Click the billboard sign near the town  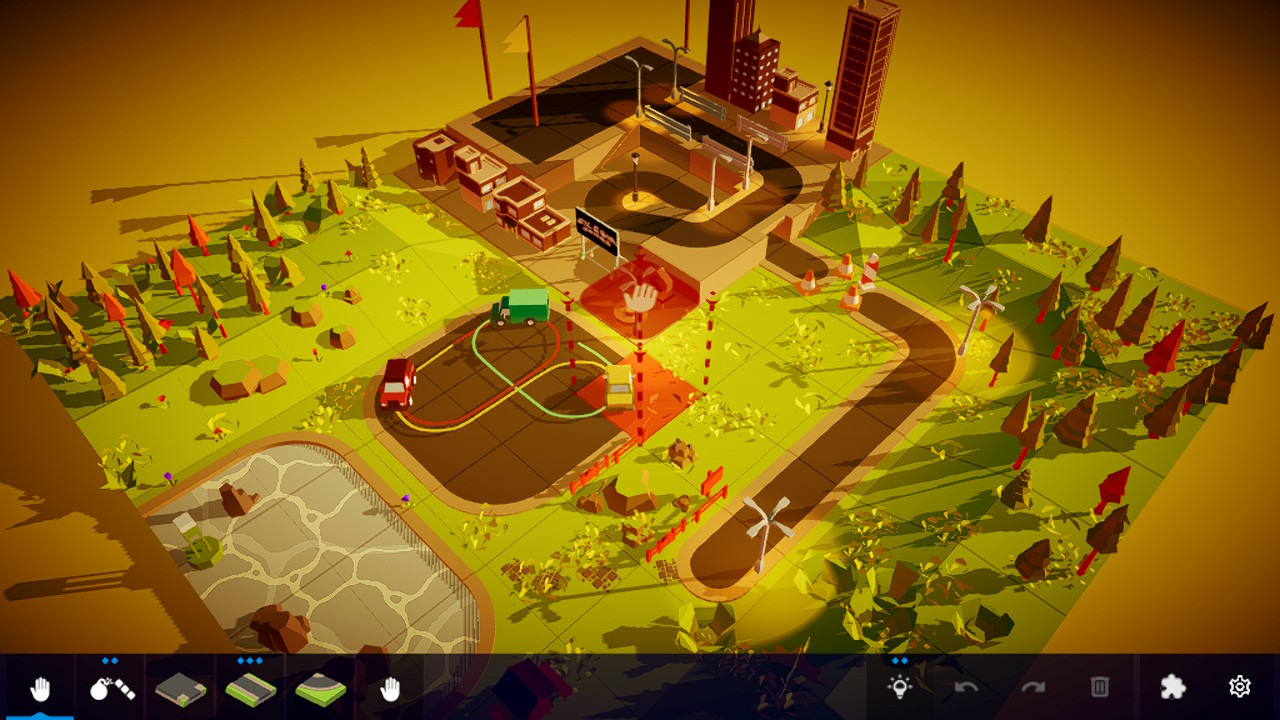(597, 232)
